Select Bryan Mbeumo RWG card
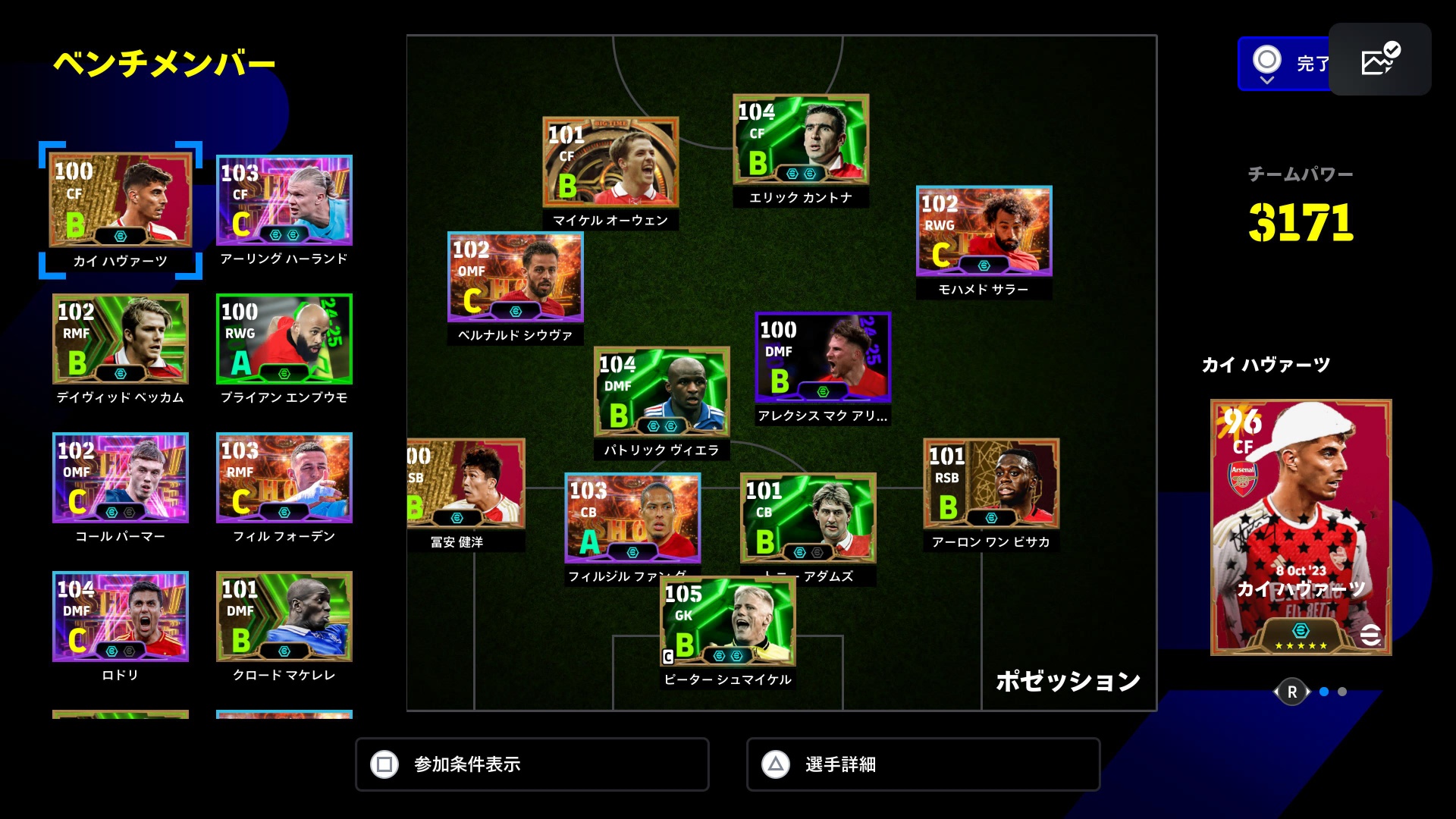 coord(284,339)
